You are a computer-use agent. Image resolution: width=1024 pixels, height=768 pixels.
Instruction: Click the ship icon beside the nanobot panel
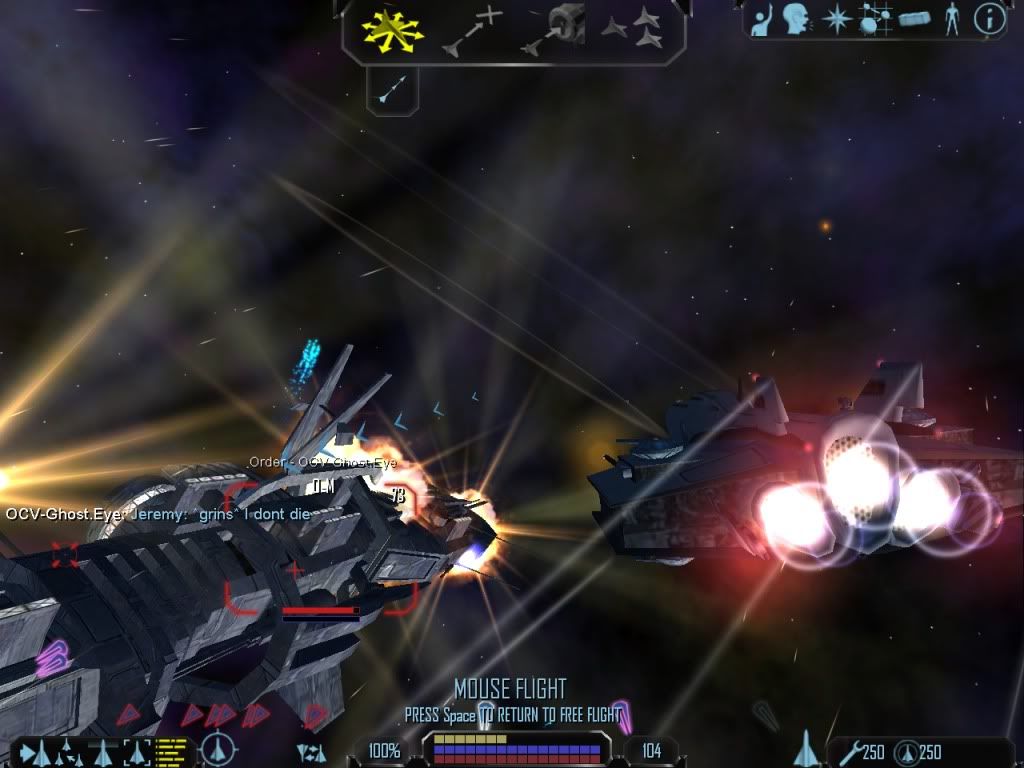tap(806, 750)
